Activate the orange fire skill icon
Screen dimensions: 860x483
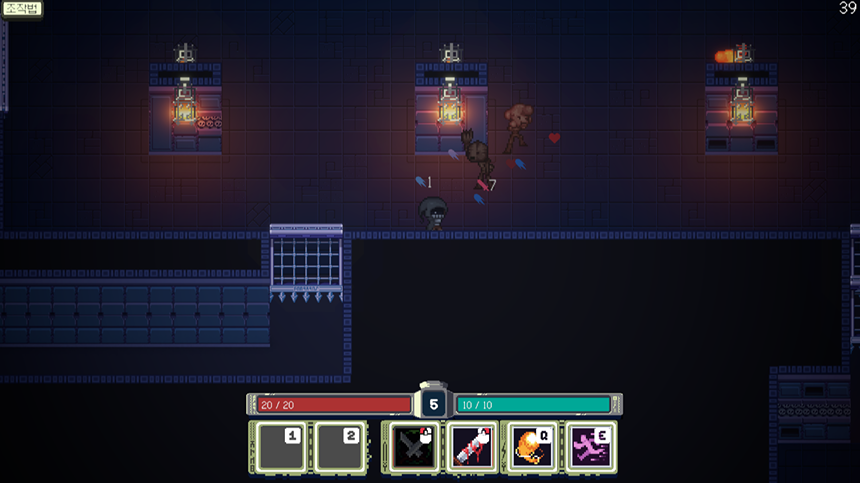coord(531,447)
